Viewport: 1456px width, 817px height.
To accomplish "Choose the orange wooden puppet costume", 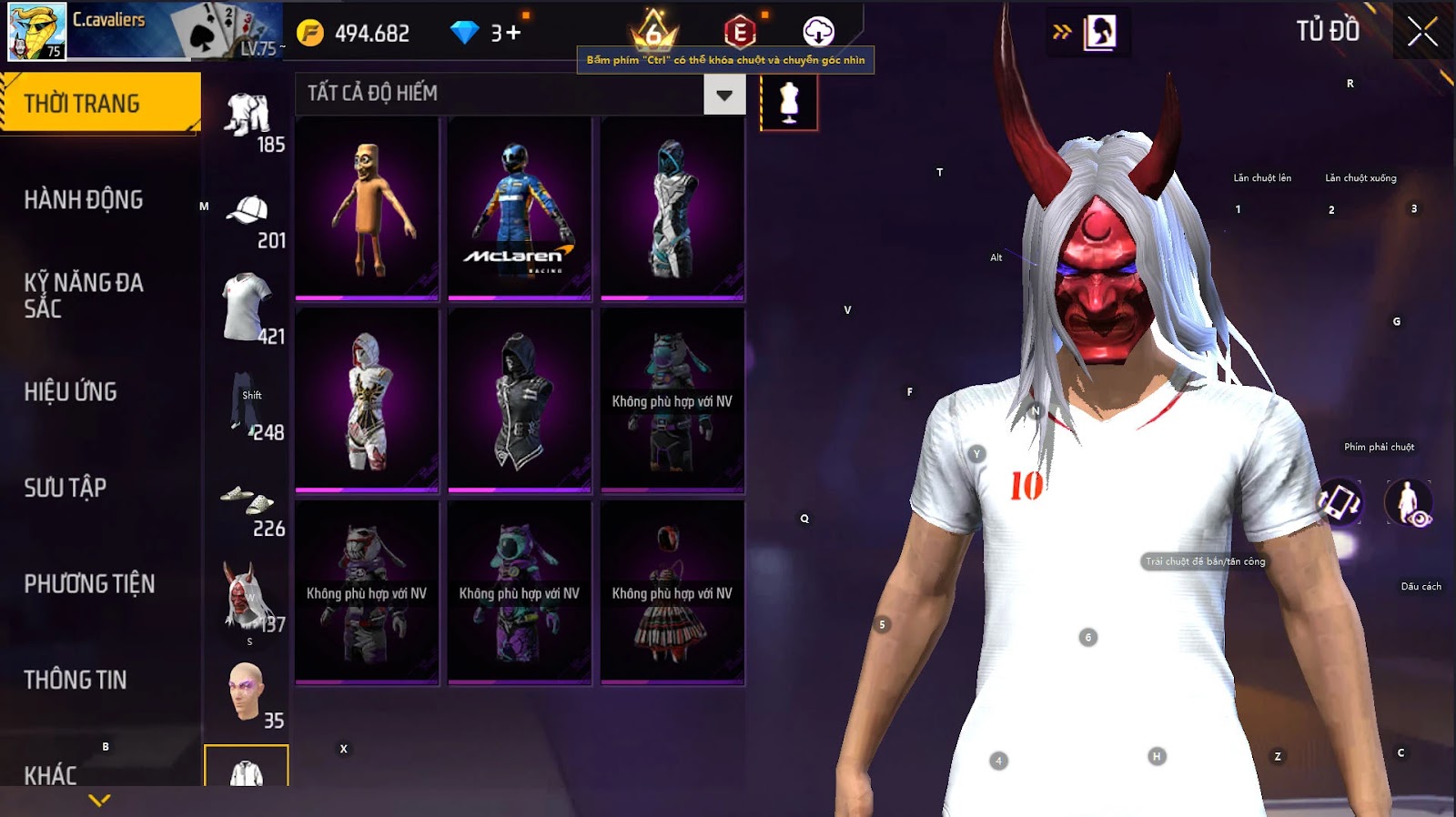I will coord(367,208).
